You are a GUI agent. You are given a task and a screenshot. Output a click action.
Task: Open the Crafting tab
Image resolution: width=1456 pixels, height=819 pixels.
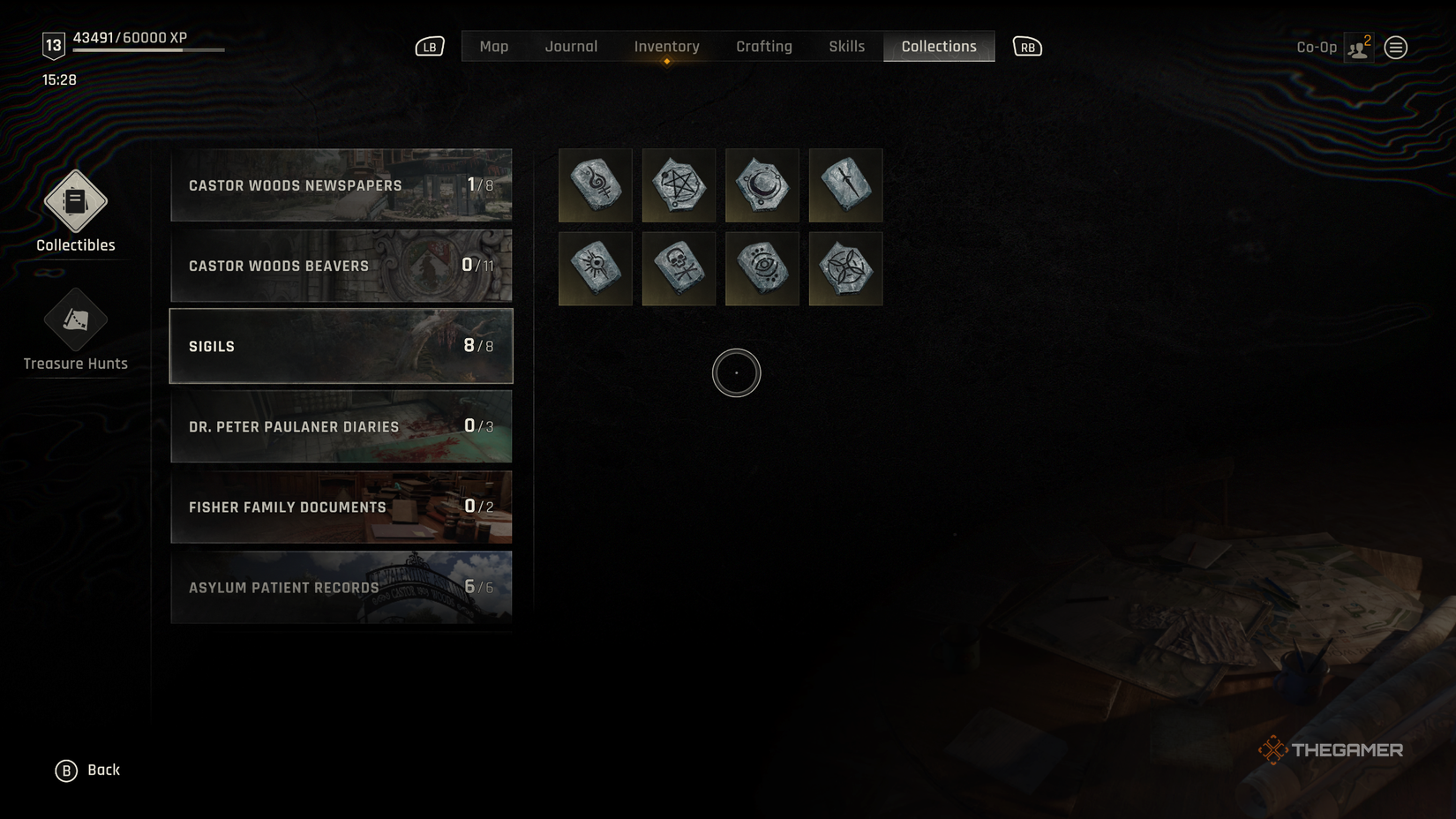tap(764, 46)
